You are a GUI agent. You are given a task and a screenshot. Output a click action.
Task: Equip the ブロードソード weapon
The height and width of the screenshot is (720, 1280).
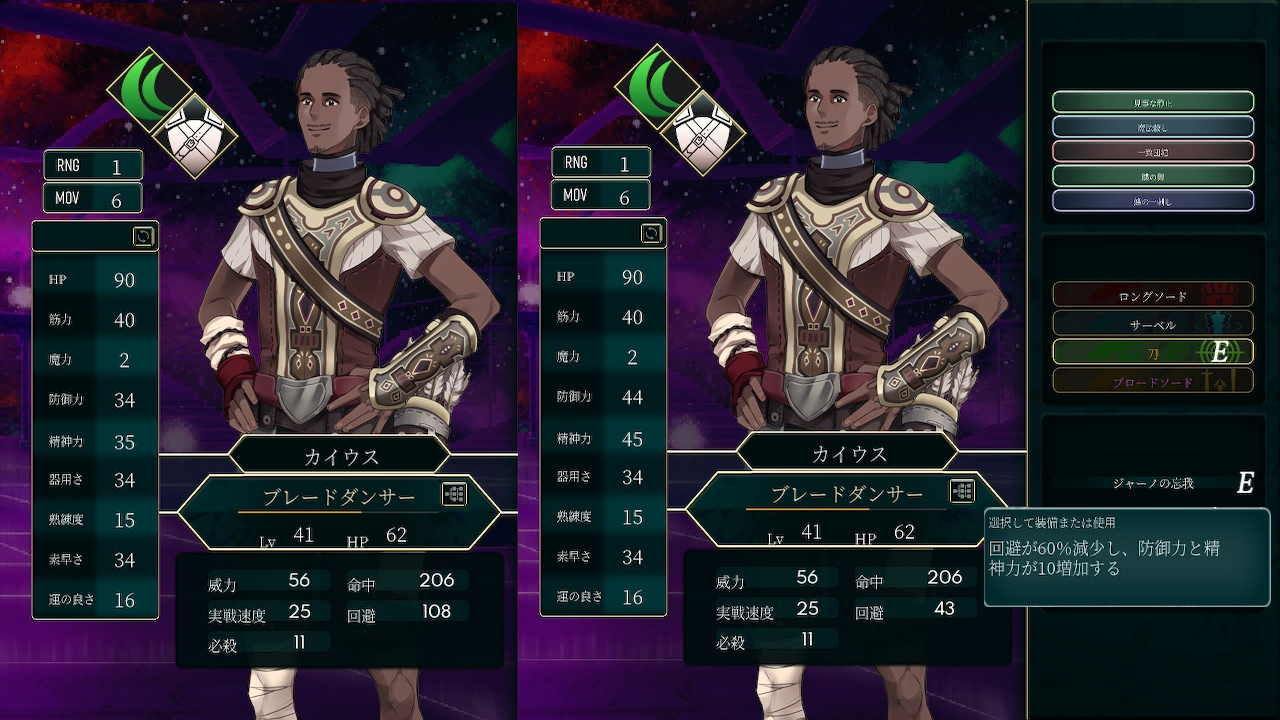[x=1152, y=381]
